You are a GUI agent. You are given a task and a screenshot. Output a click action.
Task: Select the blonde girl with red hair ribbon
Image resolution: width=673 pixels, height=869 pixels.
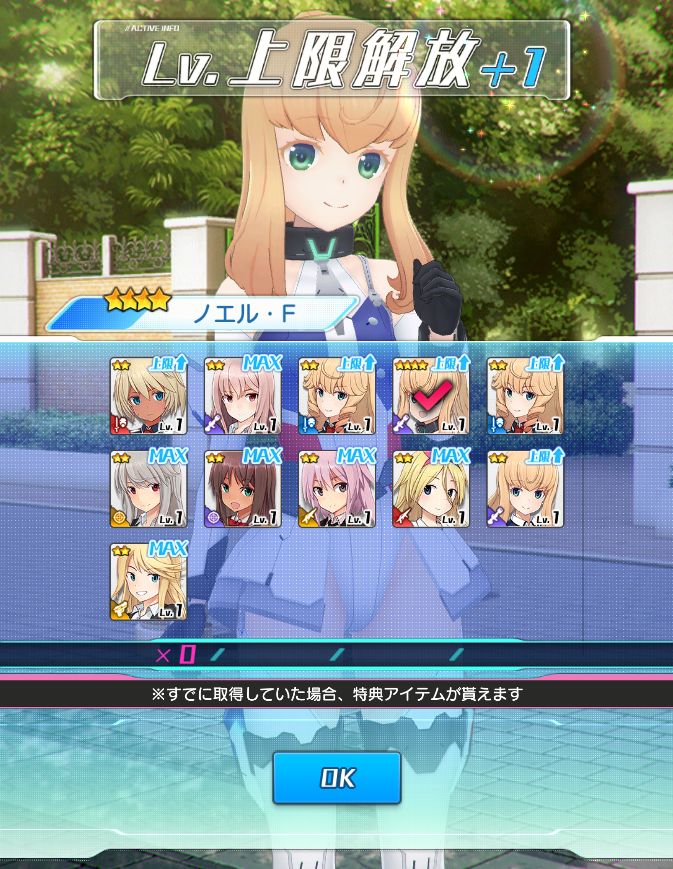tap(431, 489)
